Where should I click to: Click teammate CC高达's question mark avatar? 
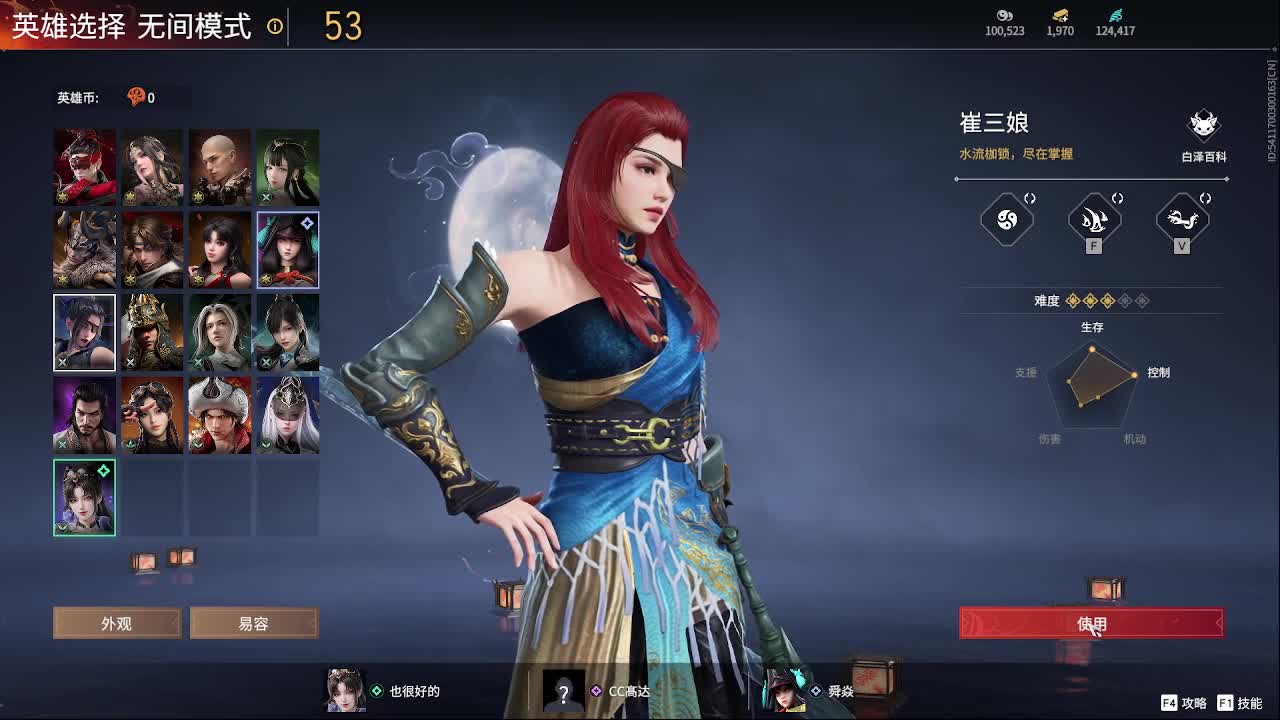pos(563,691)
